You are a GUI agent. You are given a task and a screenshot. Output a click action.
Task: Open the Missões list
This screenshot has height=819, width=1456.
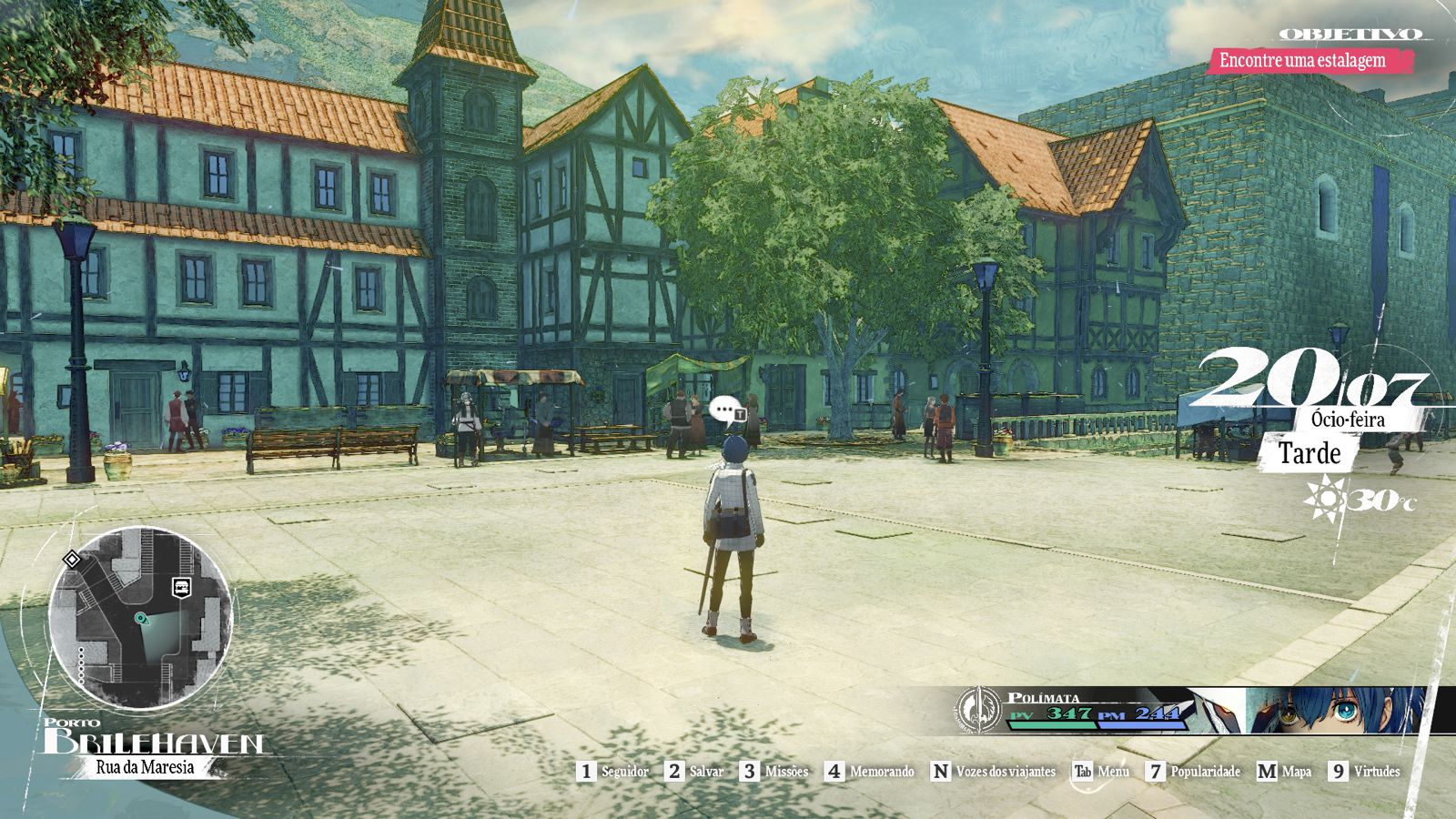tap(774, 772)
